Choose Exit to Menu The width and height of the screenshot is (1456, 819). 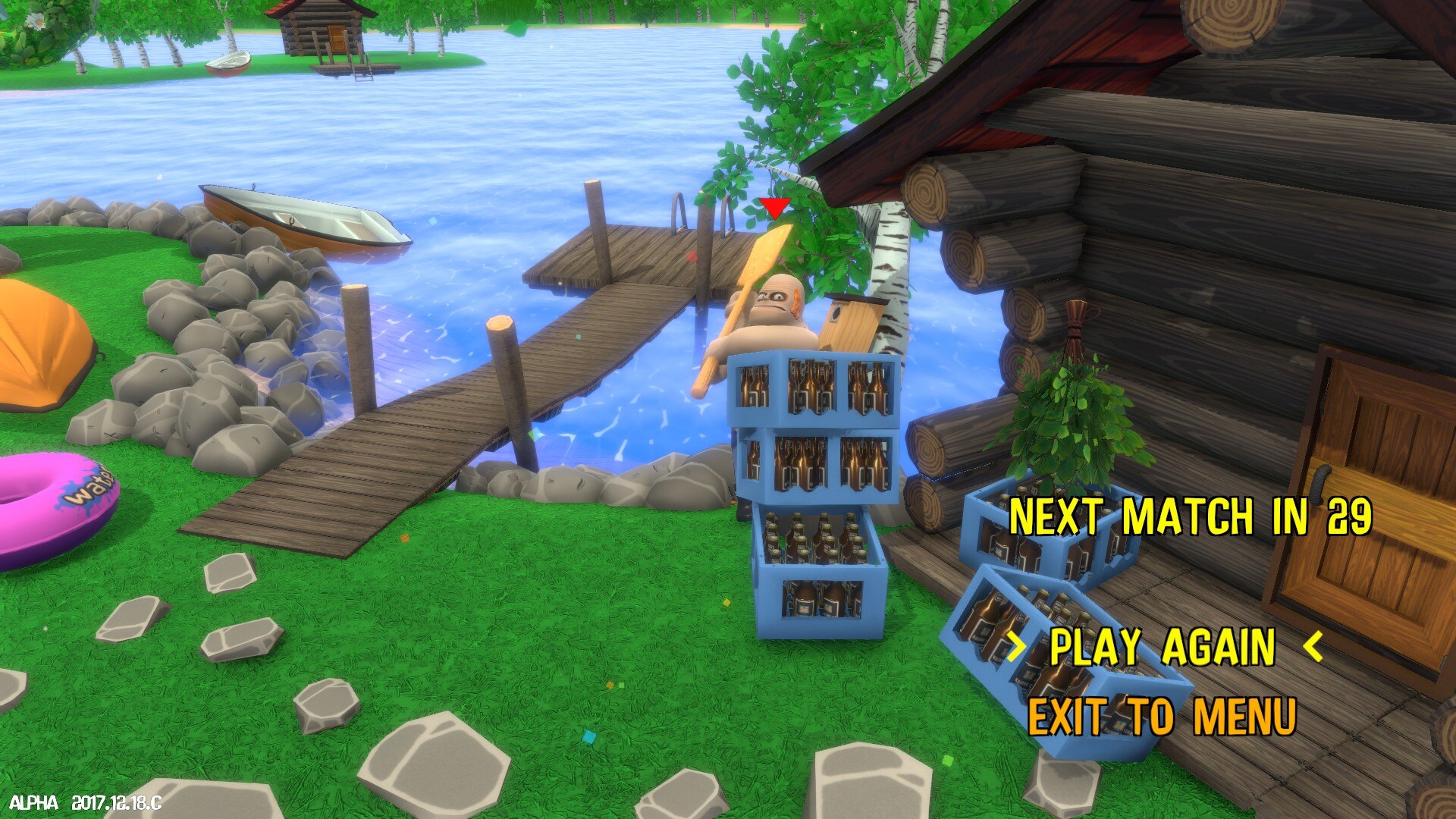[x=1161, y=717]
